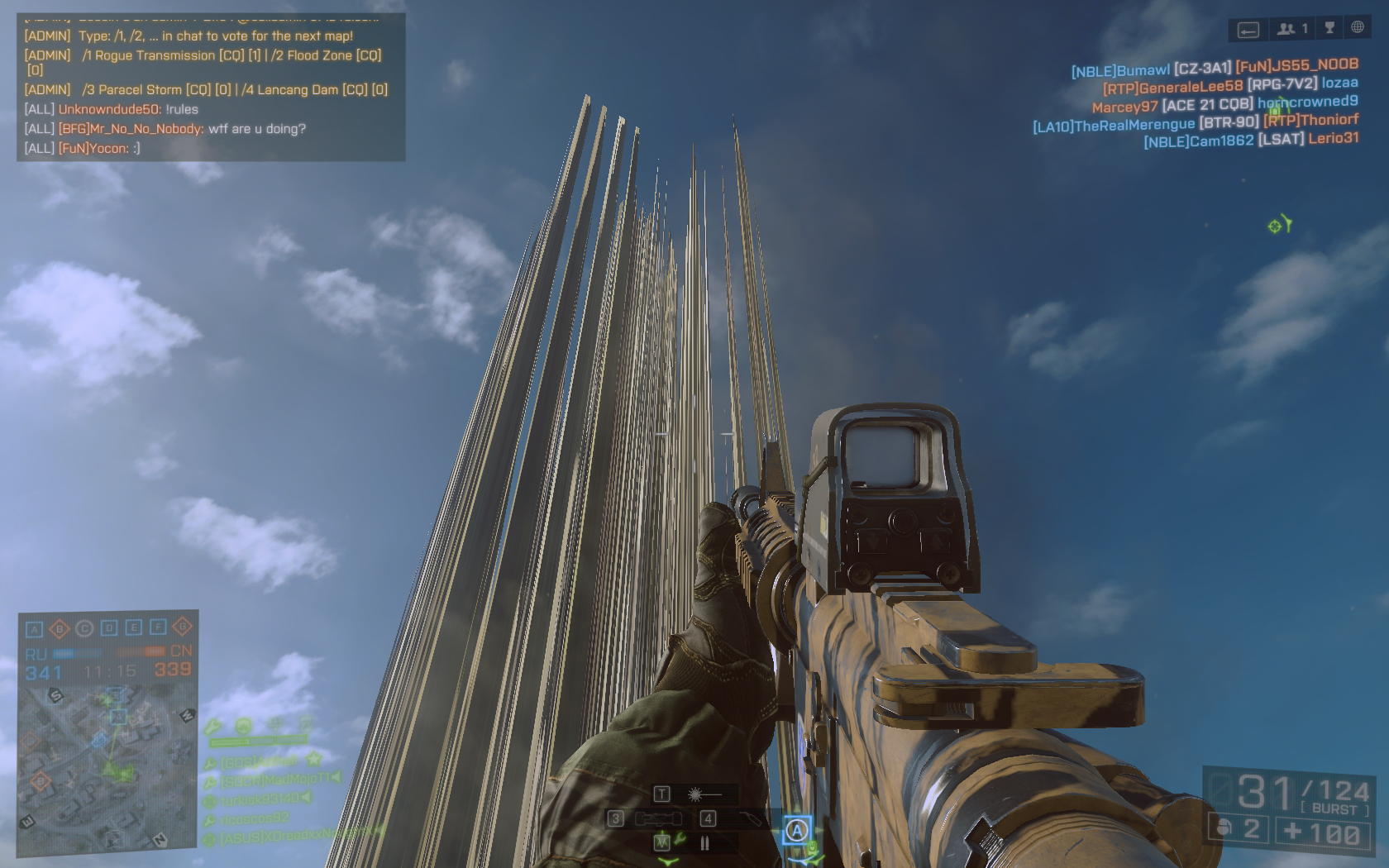
Task: Click the back arrow icon
Action: pos(1248,31)
